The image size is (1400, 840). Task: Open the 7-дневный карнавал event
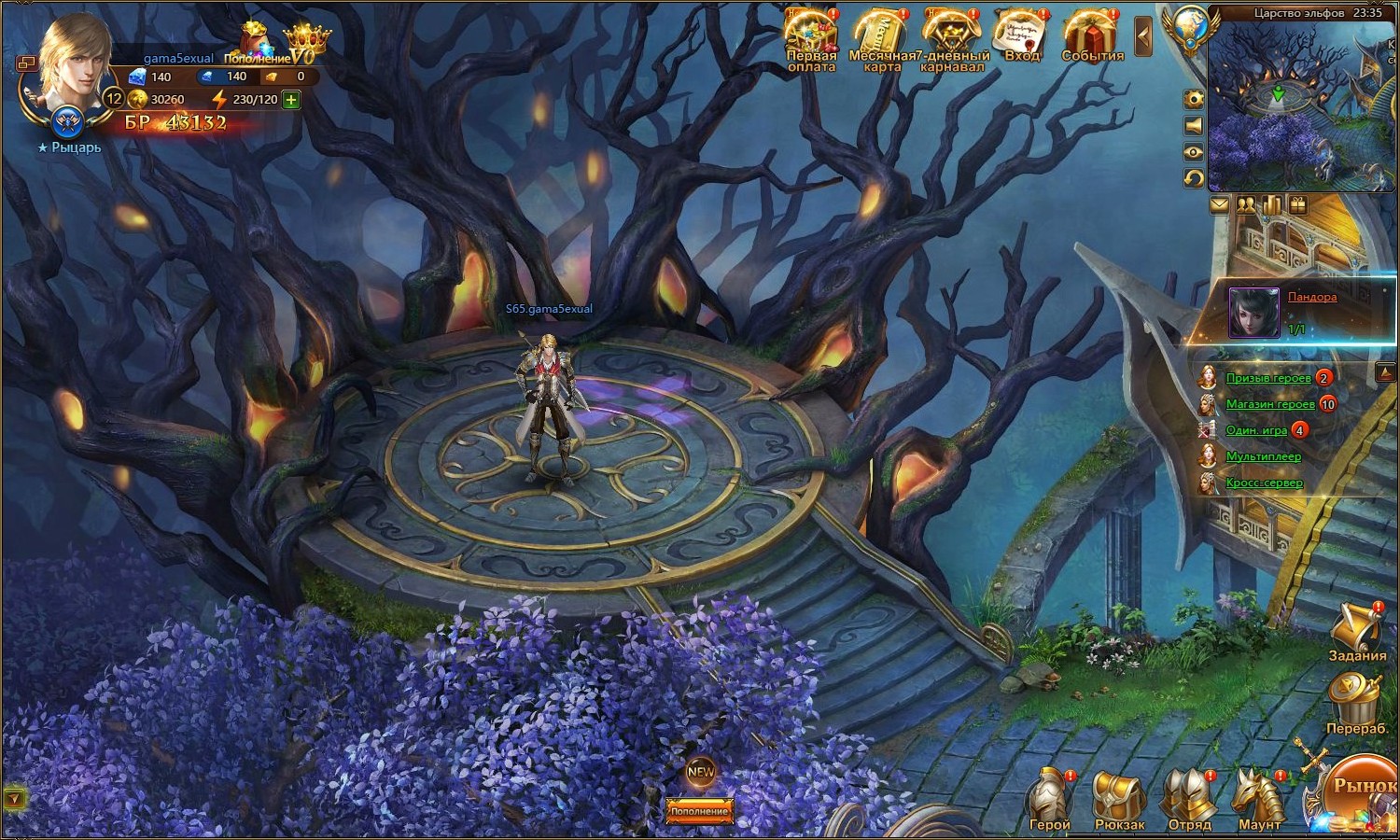coord(952,37)
